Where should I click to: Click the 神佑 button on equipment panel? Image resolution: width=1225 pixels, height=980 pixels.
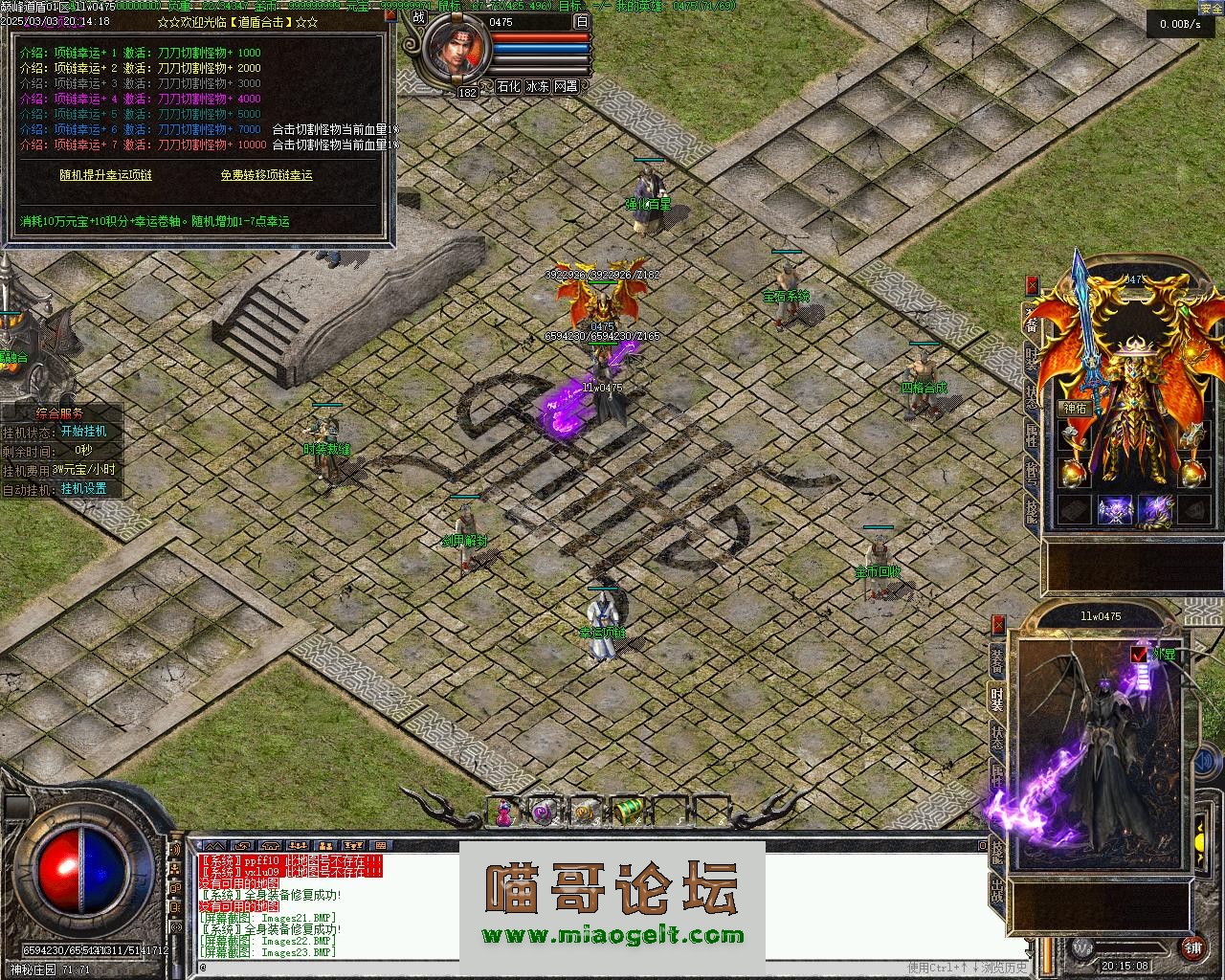(x=1075, y=408)
